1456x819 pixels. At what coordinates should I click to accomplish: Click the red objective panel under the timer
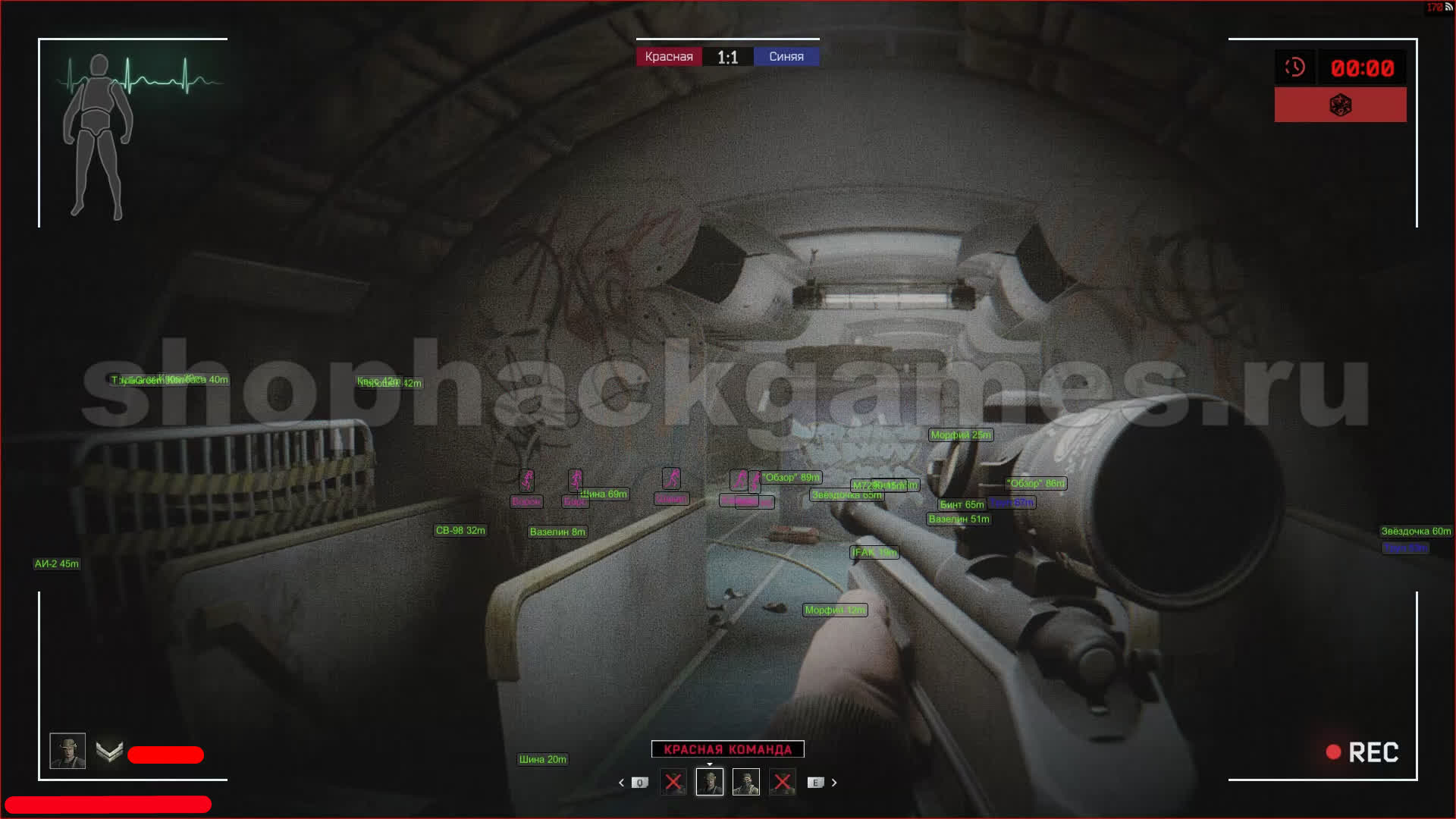(1340, 105)
